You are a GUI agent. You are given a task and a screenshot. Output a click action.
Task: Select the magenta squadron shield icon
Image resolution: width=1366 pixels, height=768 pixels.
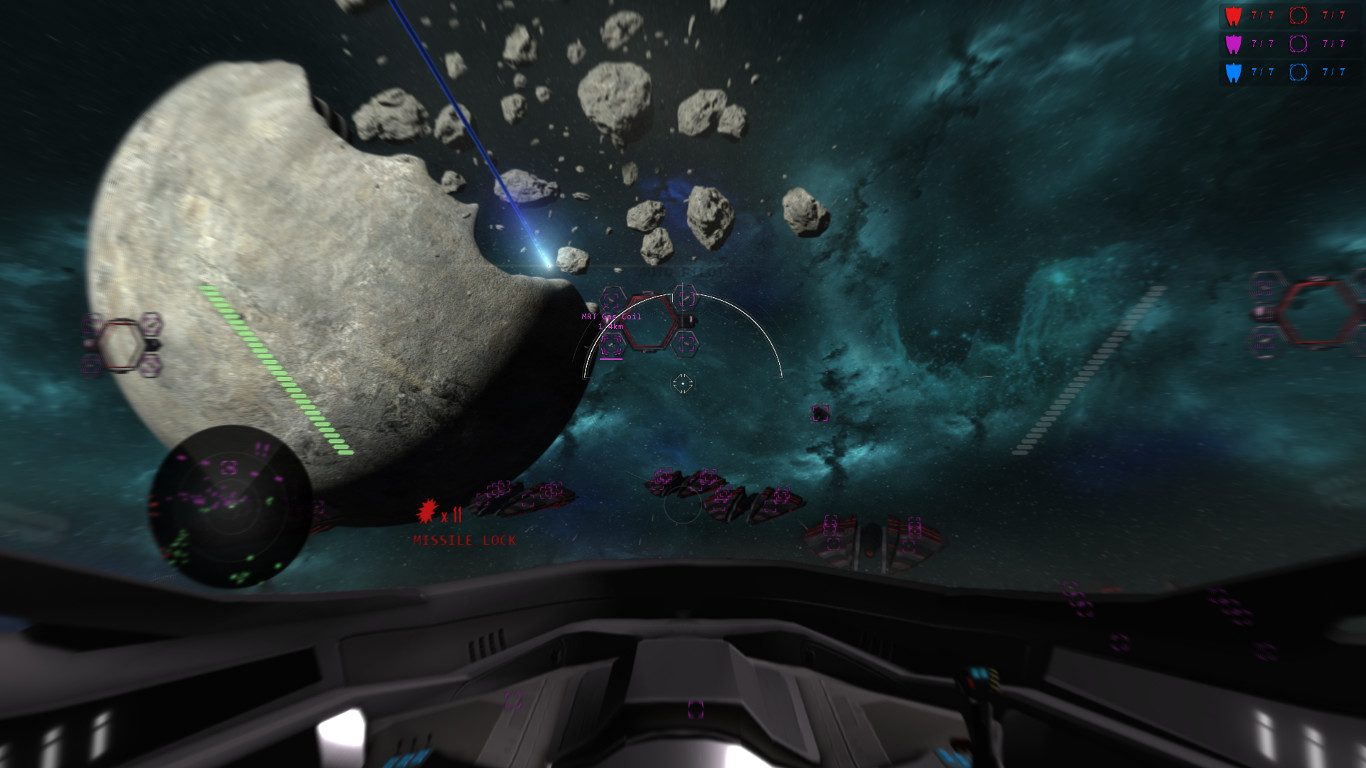1233,43
